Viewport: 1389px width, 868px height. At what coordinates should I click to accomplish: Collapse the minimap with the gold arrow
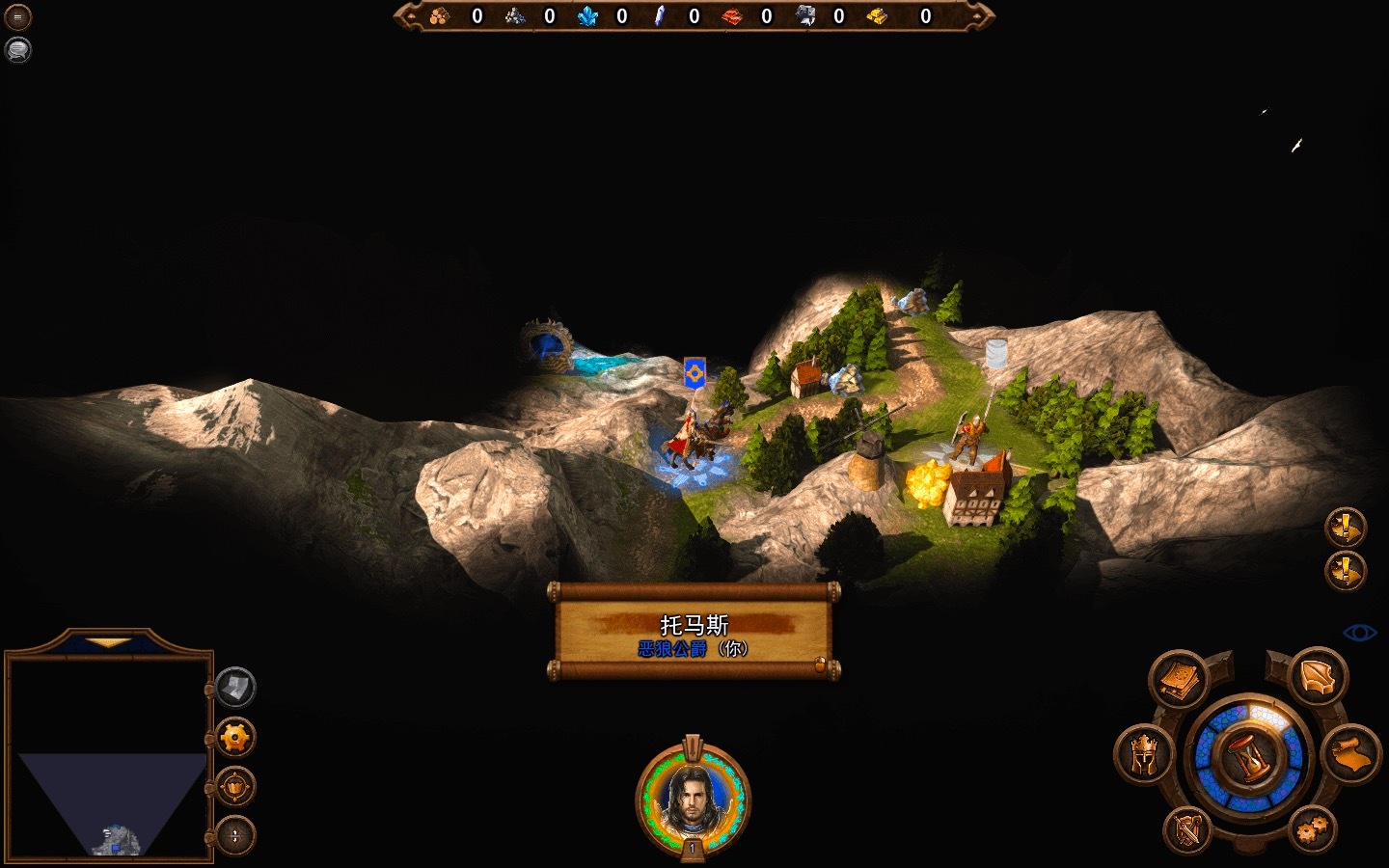pos(108,641)
